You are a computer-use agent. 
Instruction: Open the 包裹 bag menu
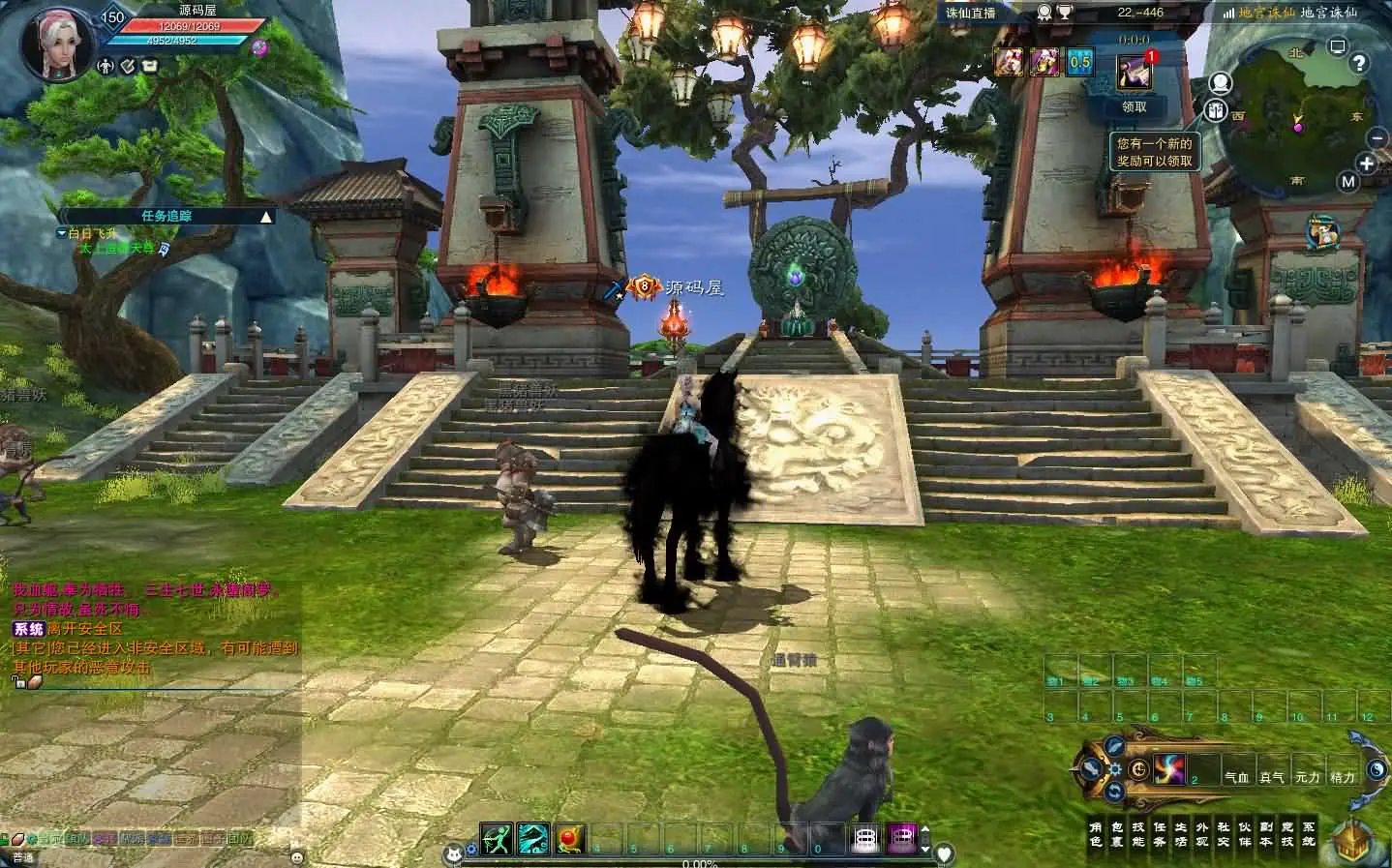point(1117,834)
